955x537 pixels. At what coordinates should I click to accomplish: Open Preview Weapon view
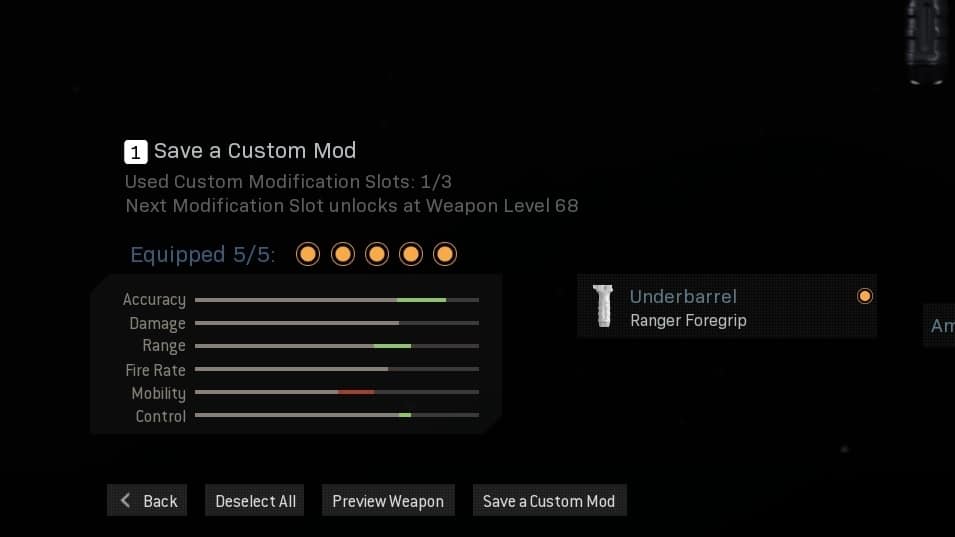pyautogui.click(x=388, y=501)
